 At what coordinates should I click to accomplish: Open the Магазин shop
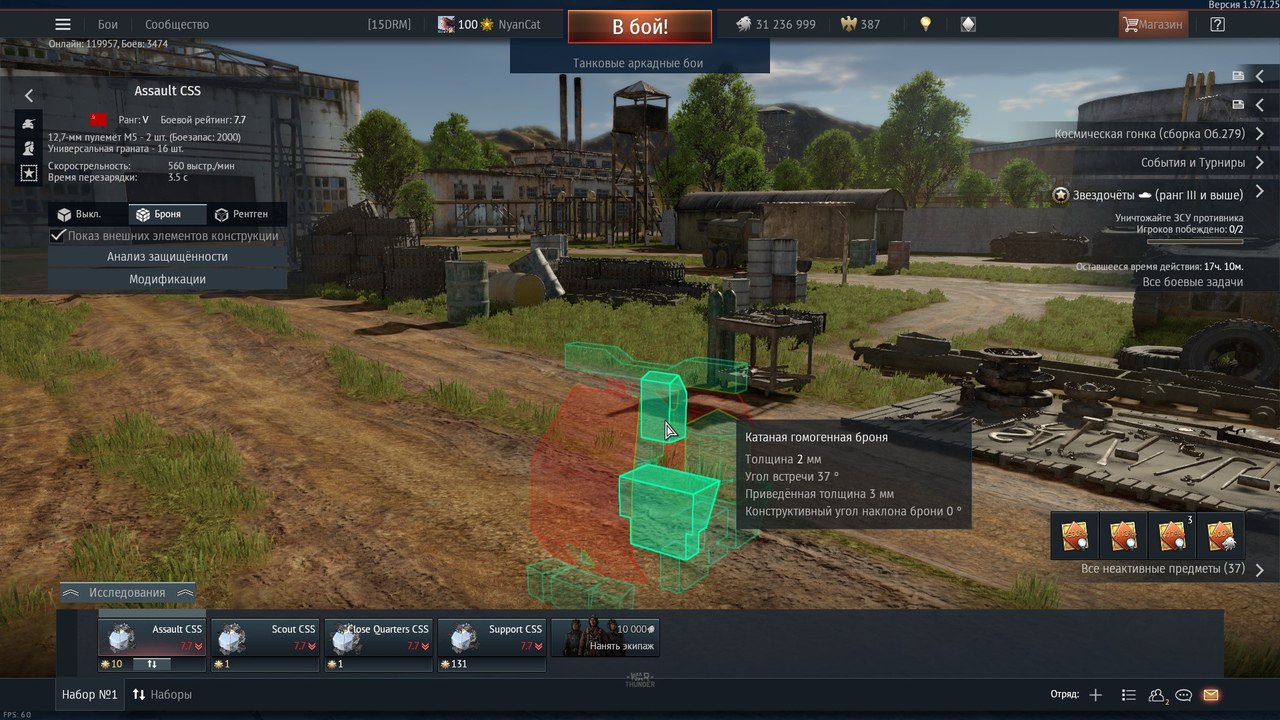click(x=1153, y=24)
